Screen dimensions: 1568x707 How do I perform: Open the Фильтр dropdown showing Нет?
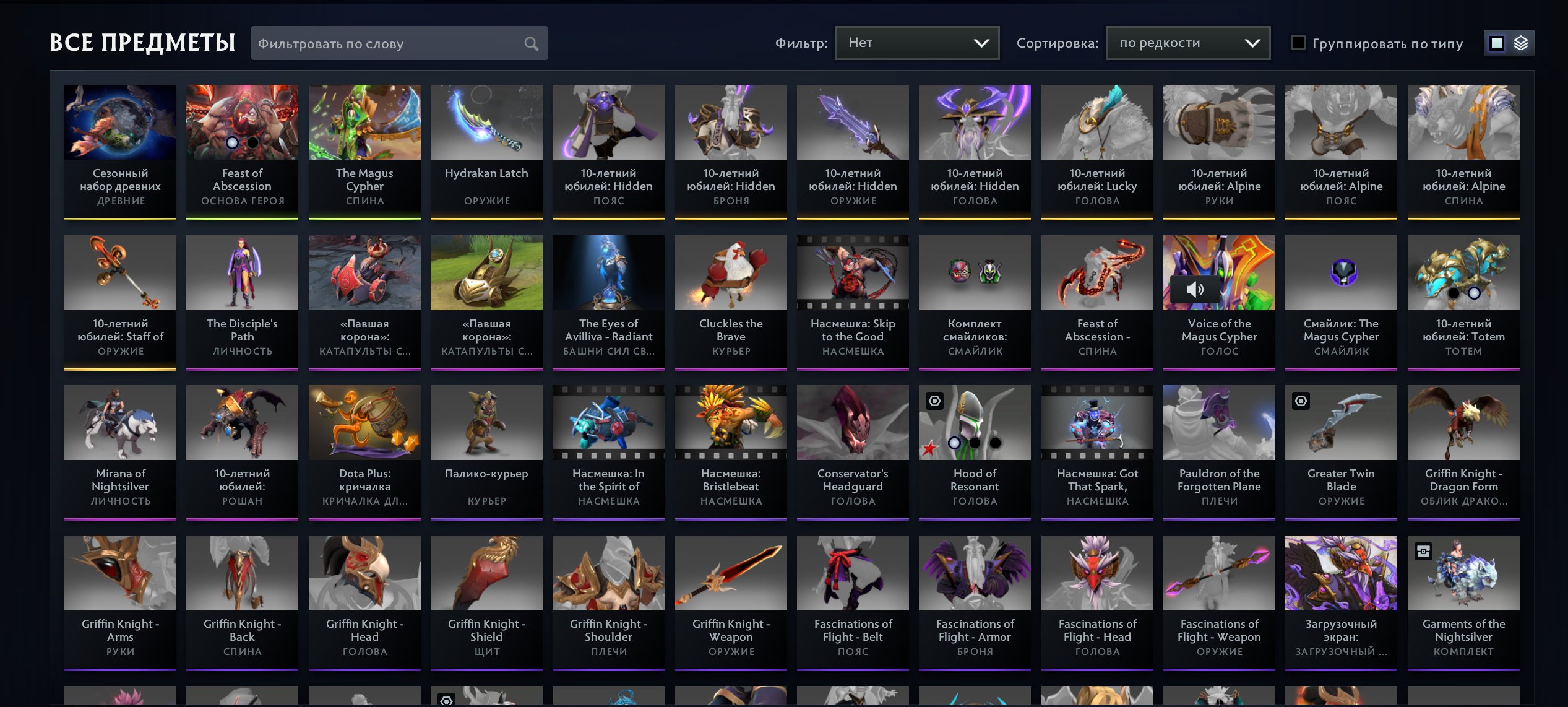tap(916, 43)
